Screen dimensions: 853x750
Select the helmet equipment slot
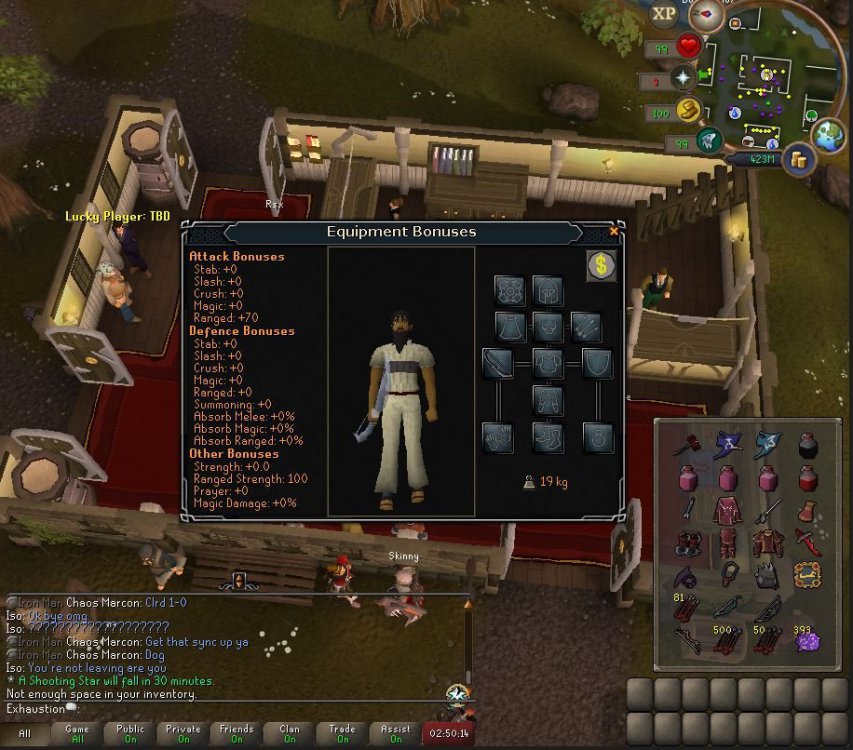click(547, 290)
